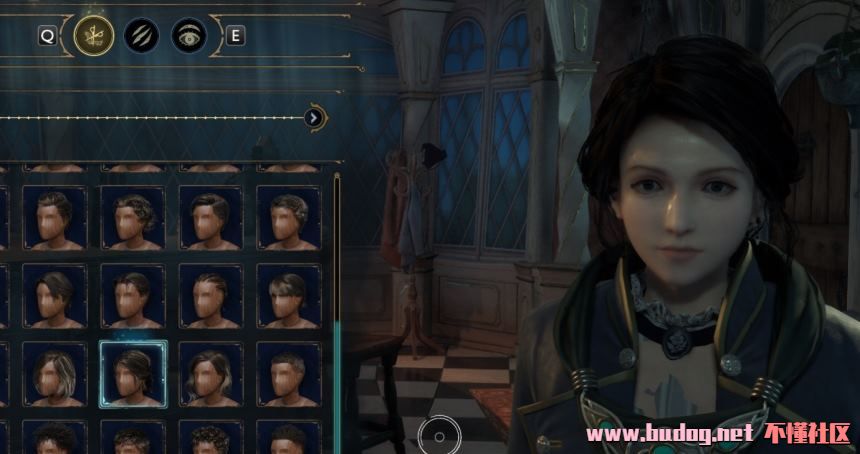The height and width of the screenshot is (454, 860).
Task: Pick the short hairstyle with light-streaked fringe
Action: [289, 295]
